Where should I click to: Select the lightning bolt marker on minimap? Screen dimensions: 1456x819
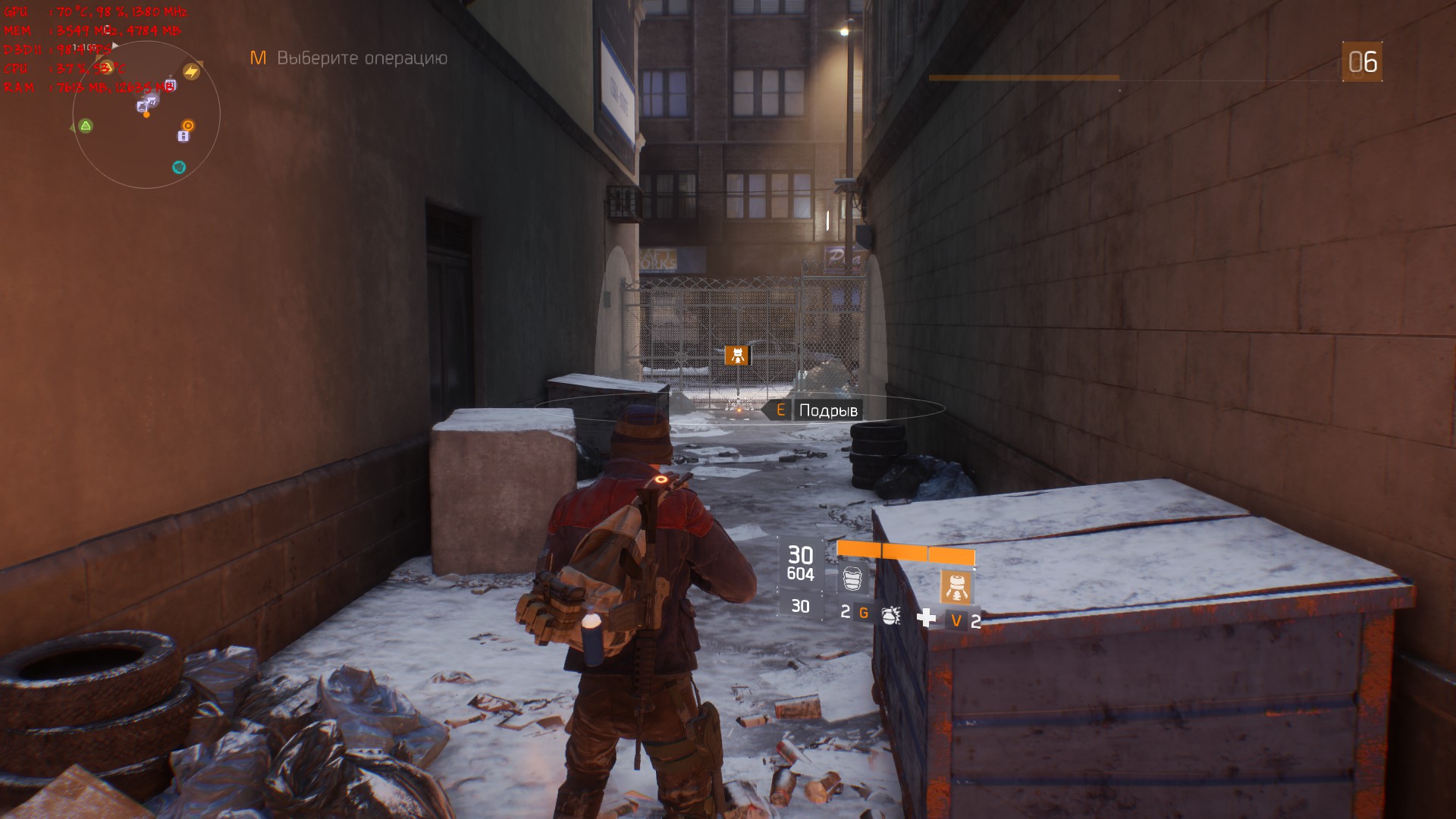click(191, 72)
